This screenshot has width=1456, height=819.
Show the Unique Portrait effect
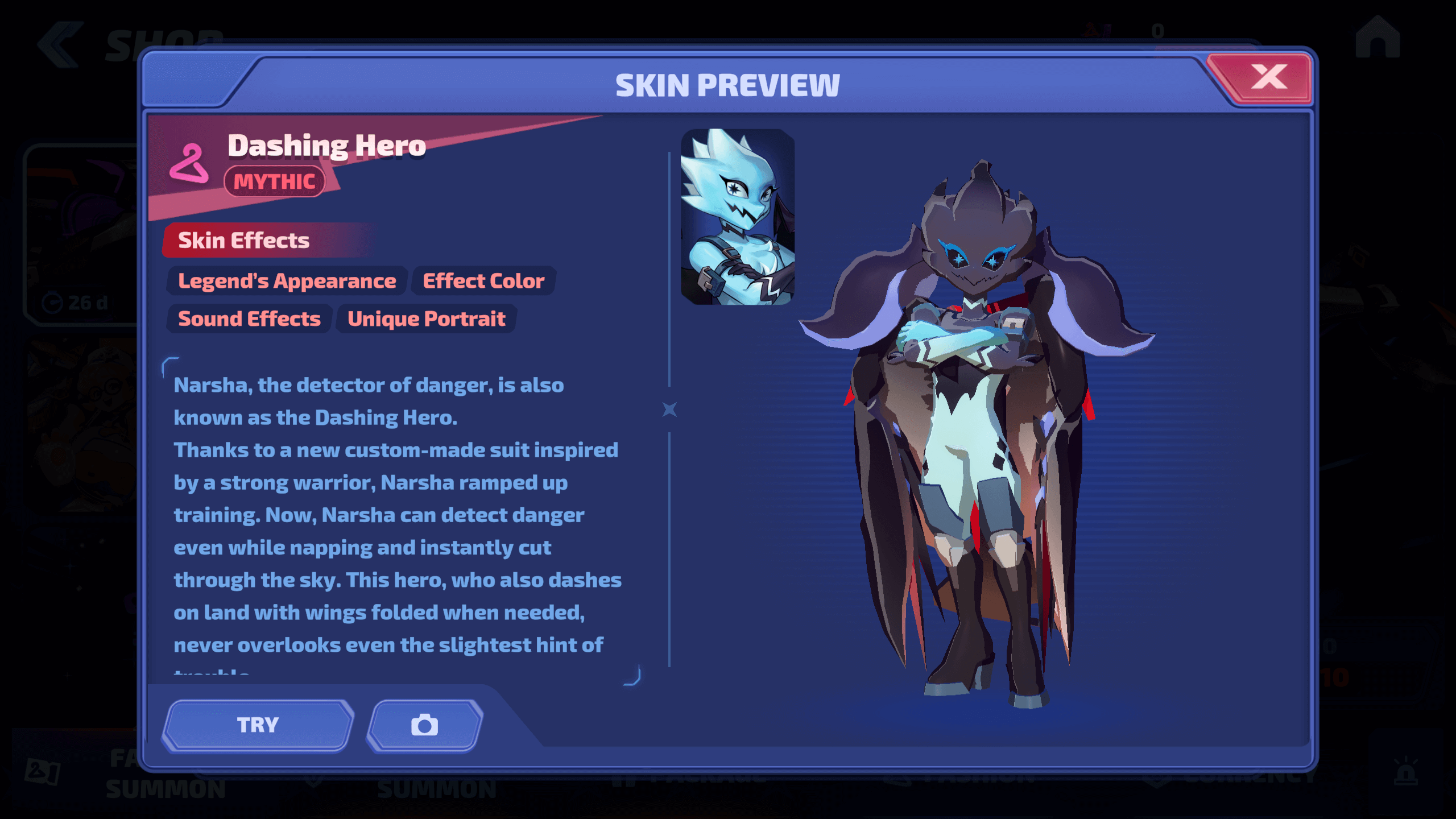(426, 319)
